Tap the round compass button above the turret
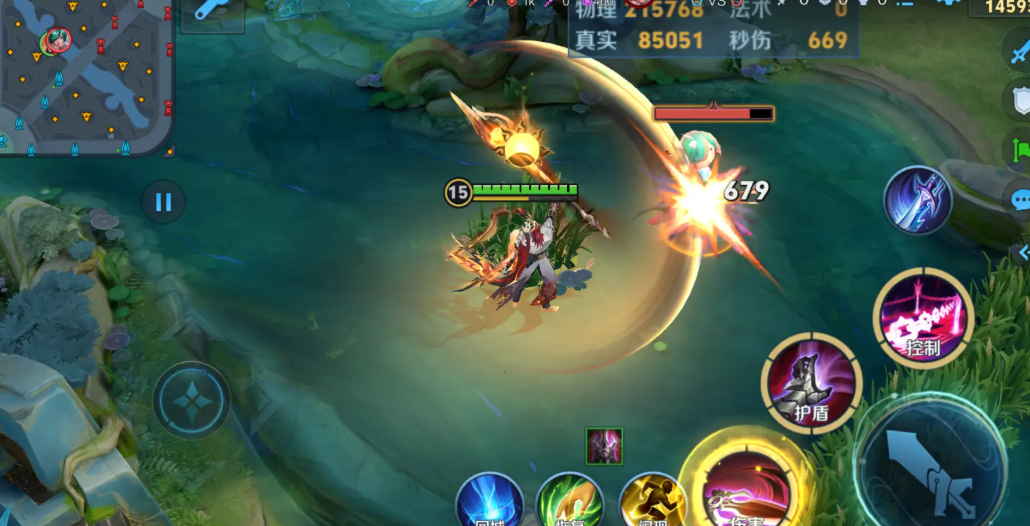The width and height of the screenshot is (1030, 526). coord(191,399)
